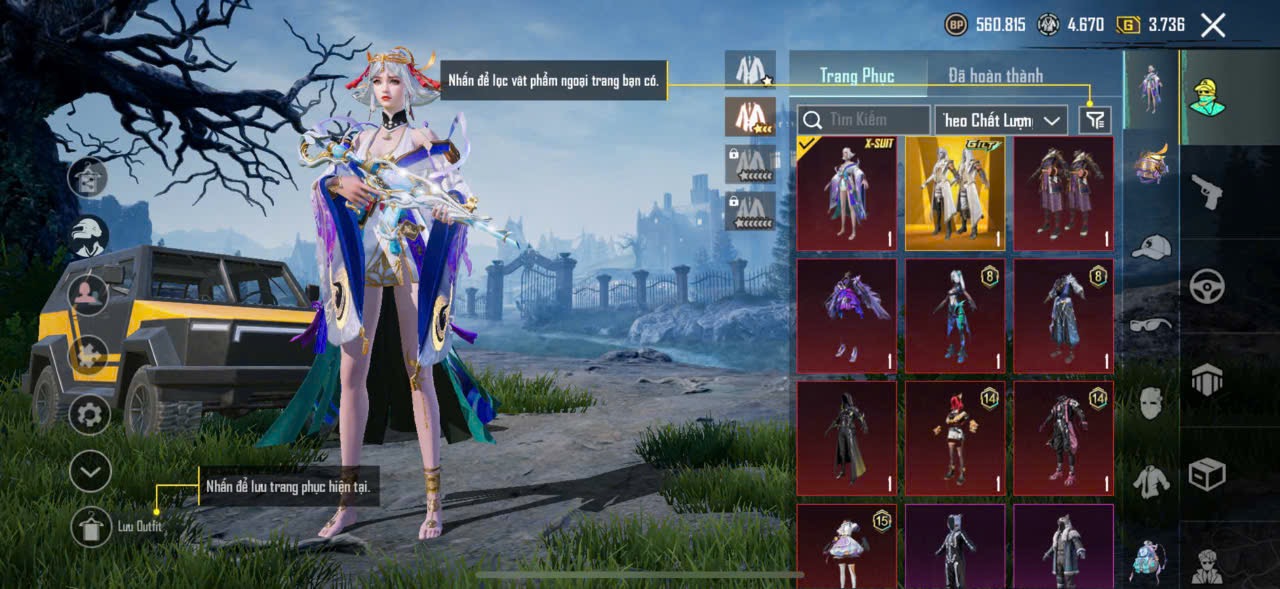Screen dimensions: 1280x589
Task: Open the gear settings icon
Action: (x=89, y=413)
